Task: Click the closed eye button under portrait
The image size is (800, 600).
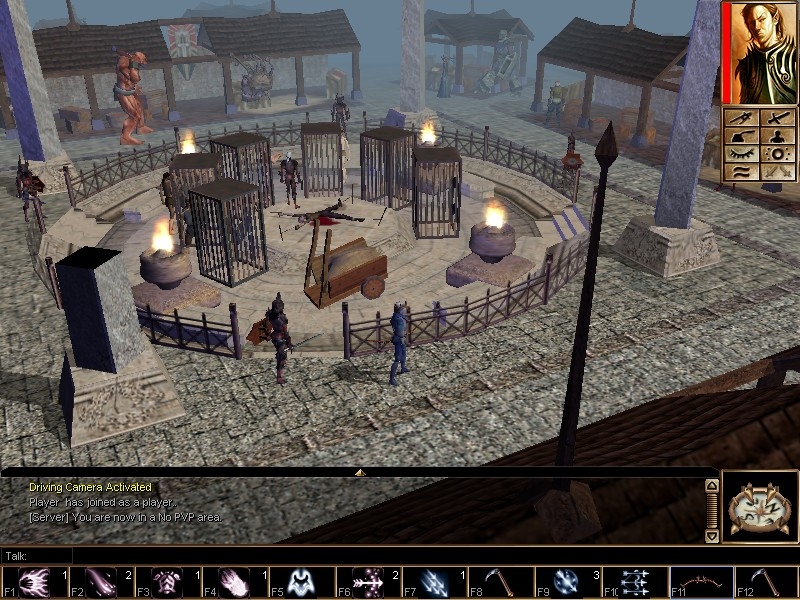Action: [x=742, y=153]
